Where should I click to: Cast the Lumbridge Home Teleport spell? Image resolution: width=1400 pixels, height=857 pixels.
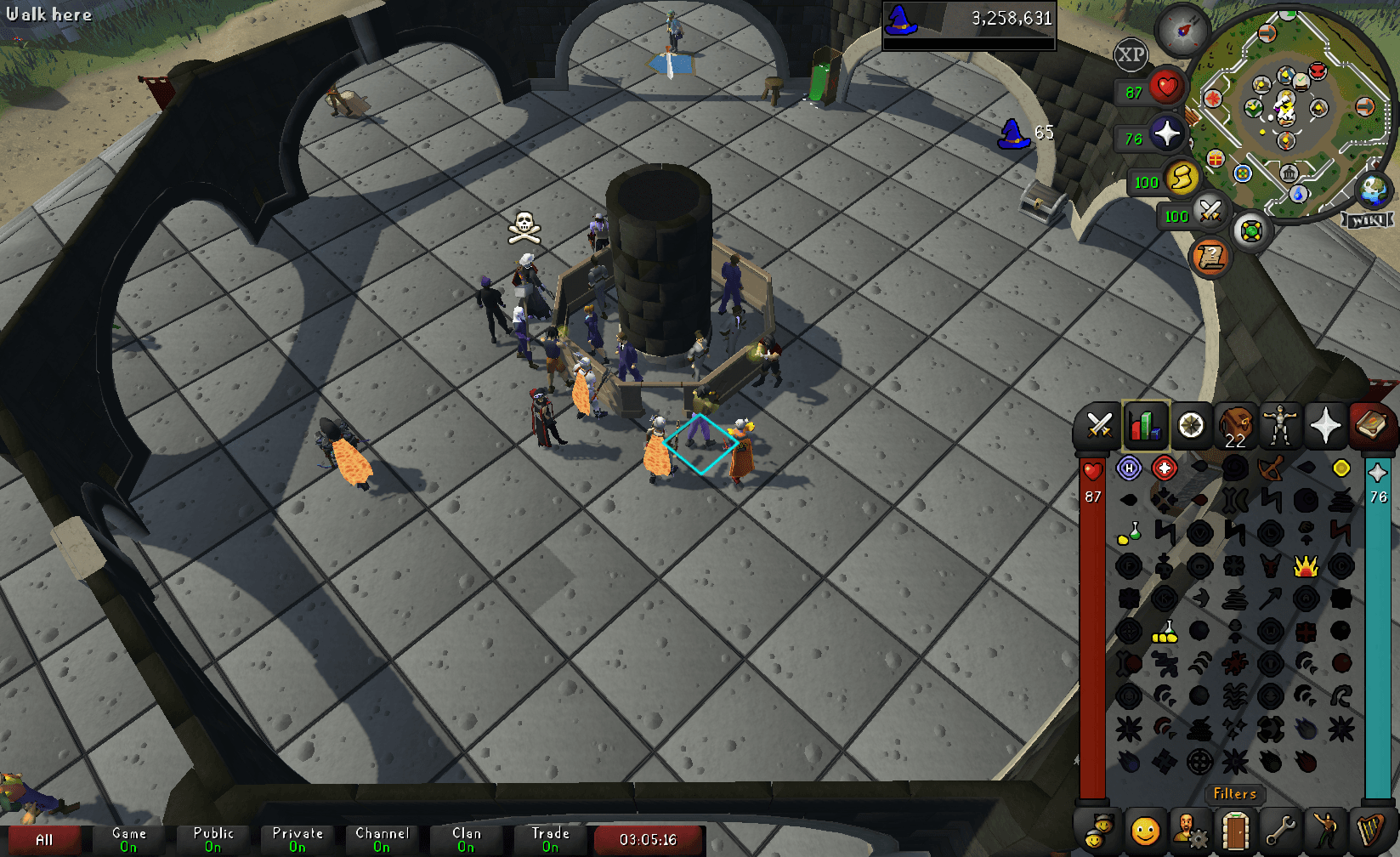pos(1129,468)
